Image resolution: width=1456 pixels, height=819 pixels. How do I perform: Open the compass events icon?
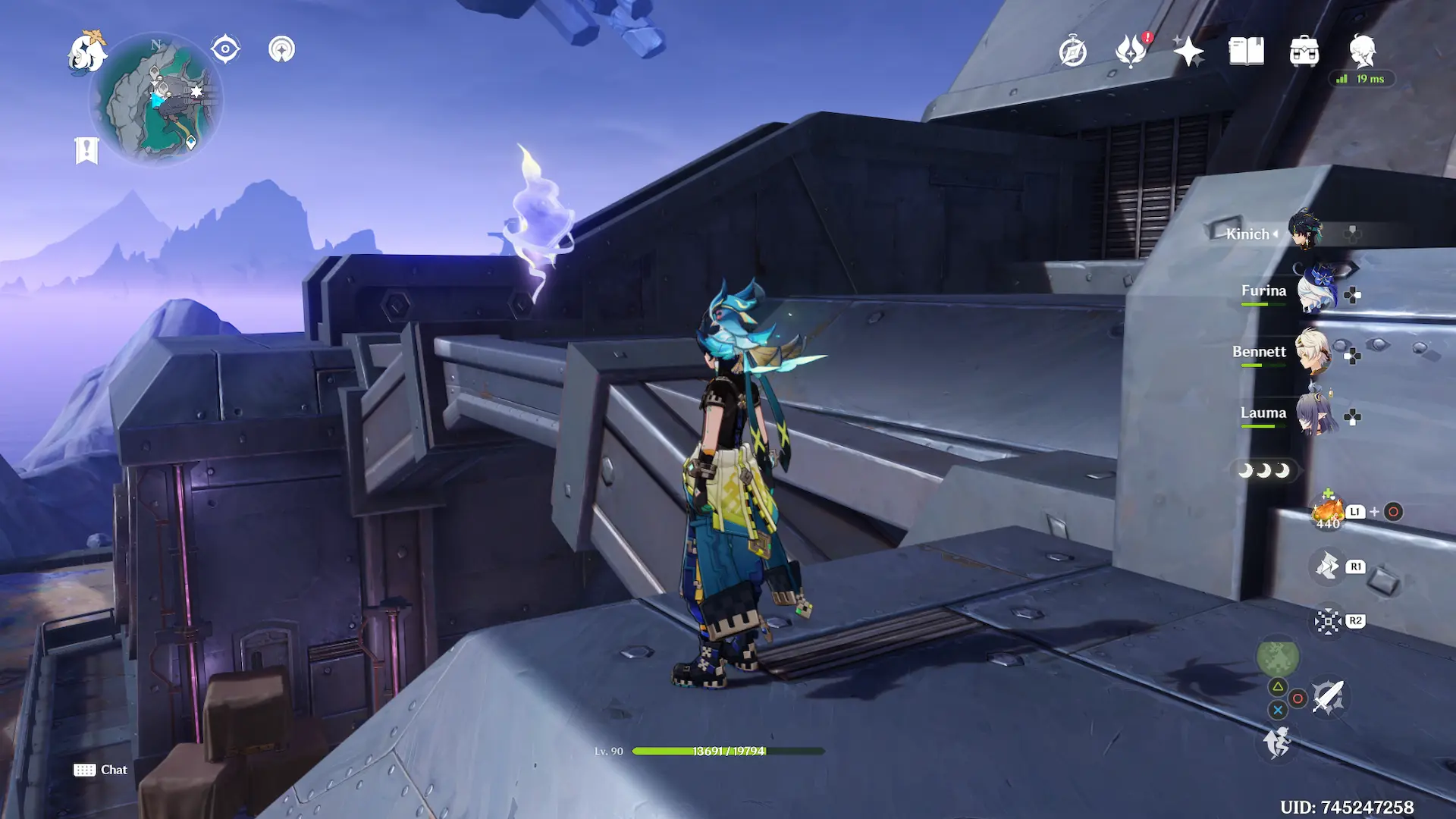point(1072,52)
